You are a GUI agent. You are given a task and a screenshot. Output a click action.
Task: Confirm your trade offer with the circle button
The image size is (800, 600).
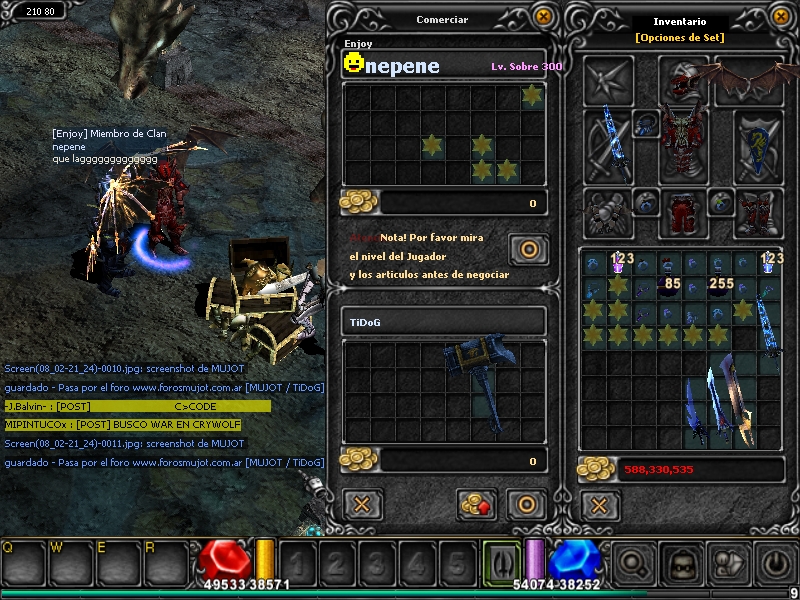[526, 503]
